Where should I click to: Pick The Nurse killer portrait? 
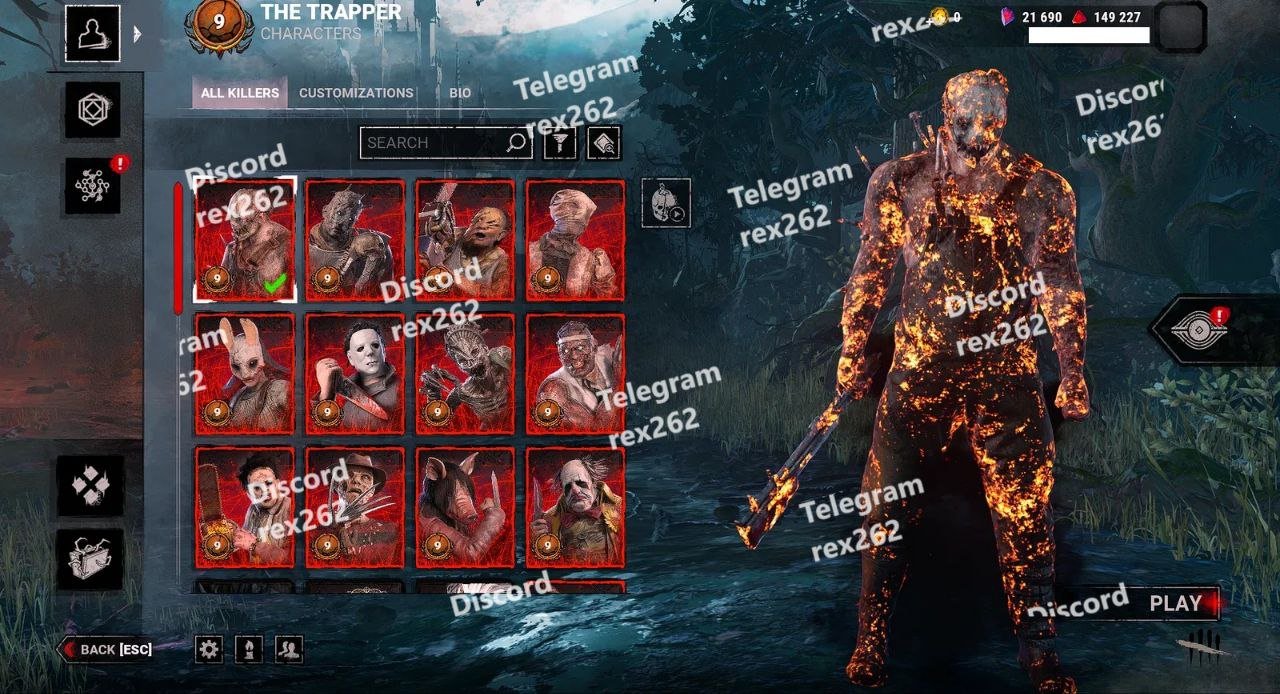(575, 240)
